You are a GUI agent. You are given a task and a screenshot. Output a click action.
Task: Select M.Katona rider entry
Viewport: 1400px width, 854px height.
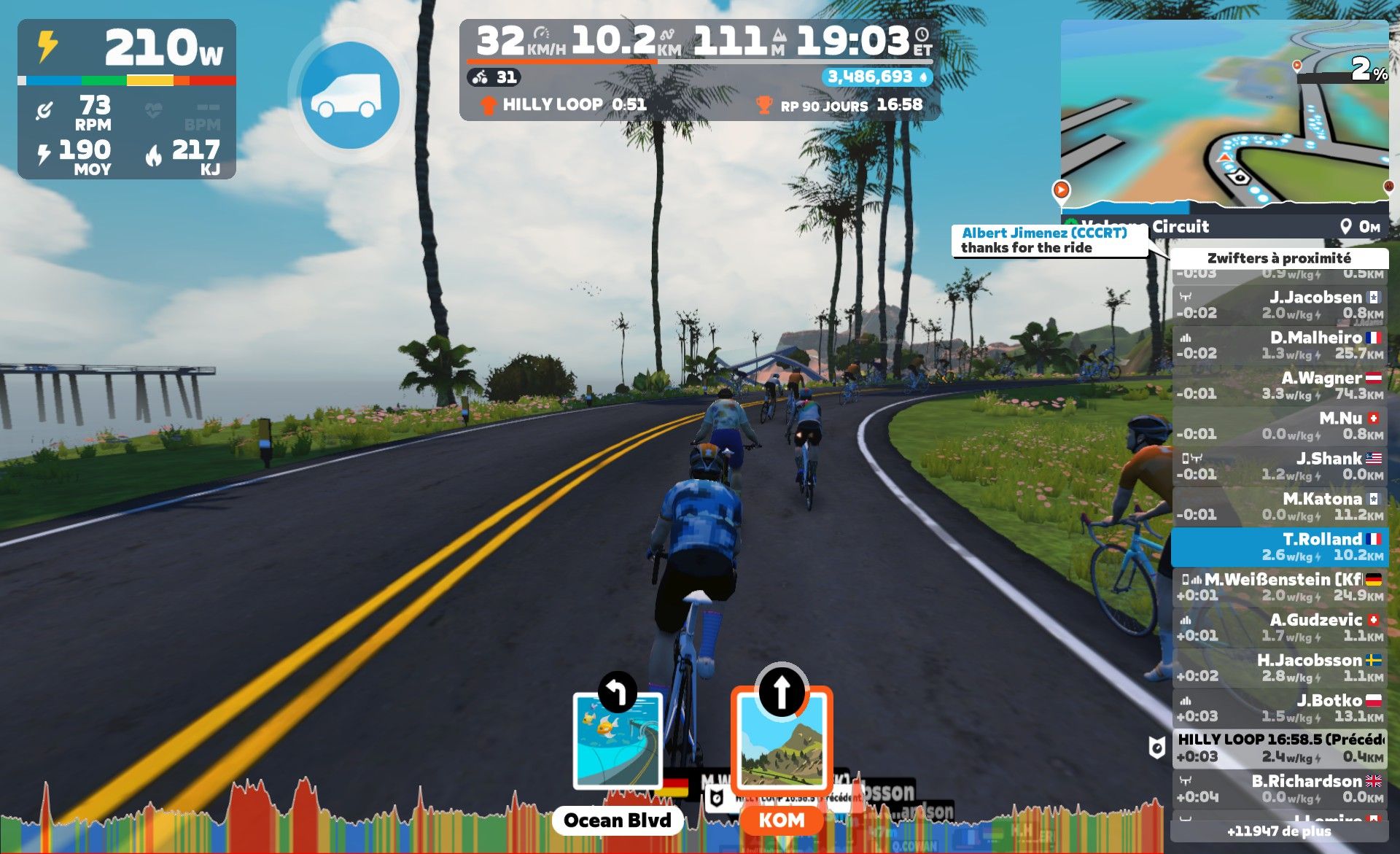pyautogui.click(x=1280, y=507)
